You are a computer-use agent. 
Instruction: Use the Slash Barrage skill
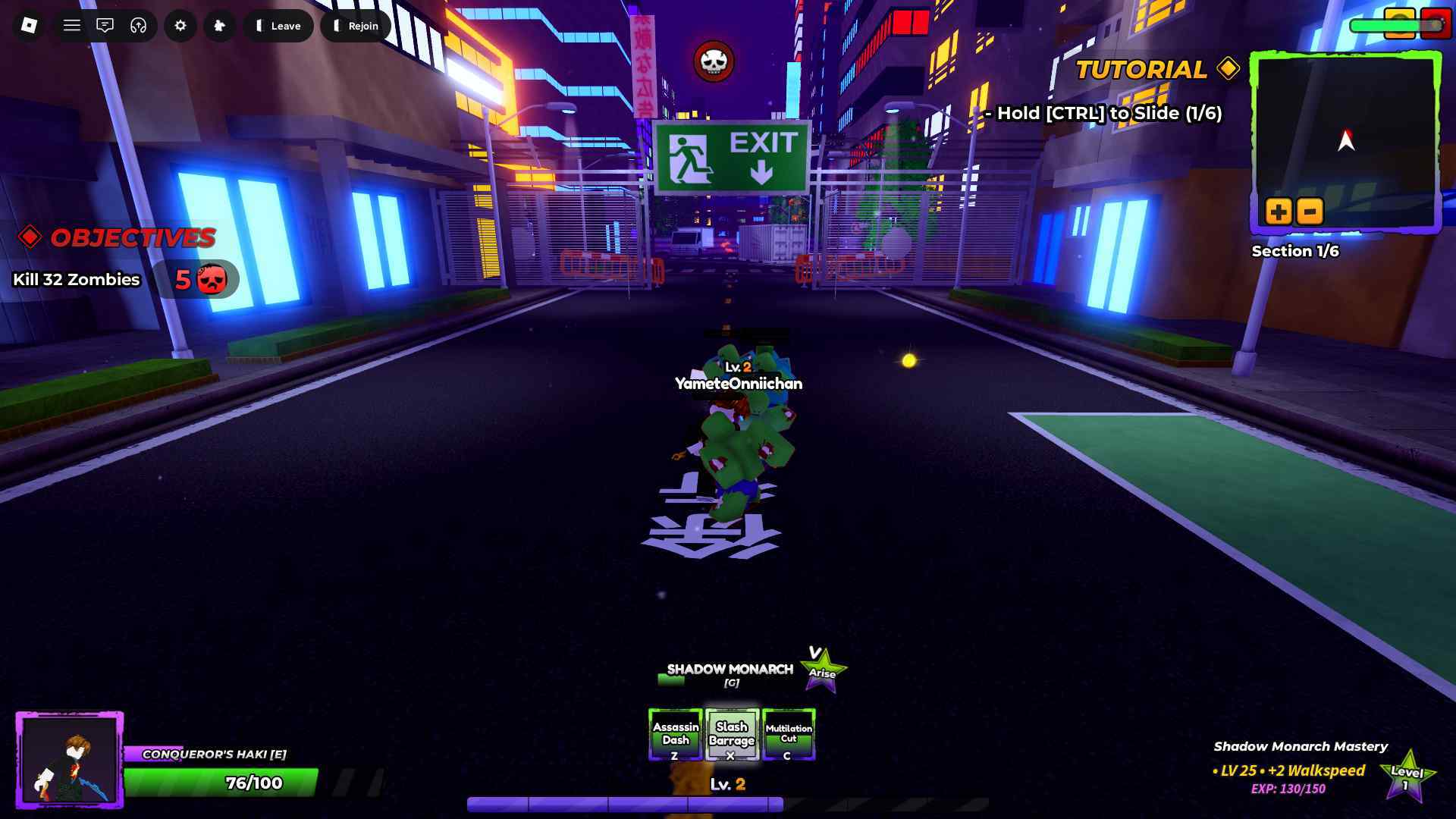pyautogui.click(x=732, y=734)
